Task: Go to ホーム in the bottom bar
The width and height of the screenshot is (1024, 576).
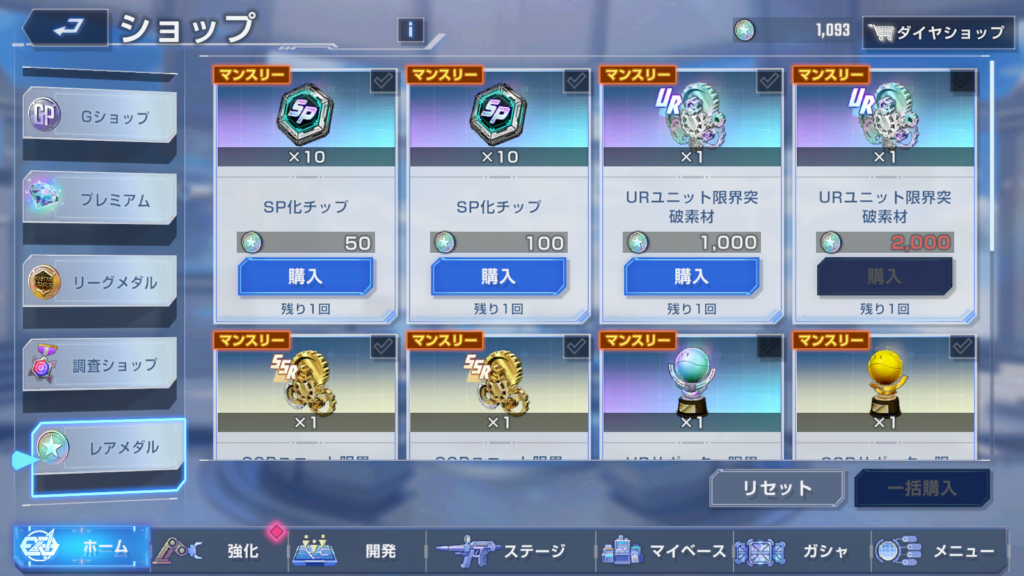Action: pyautogui.click(x=82, y=549)
